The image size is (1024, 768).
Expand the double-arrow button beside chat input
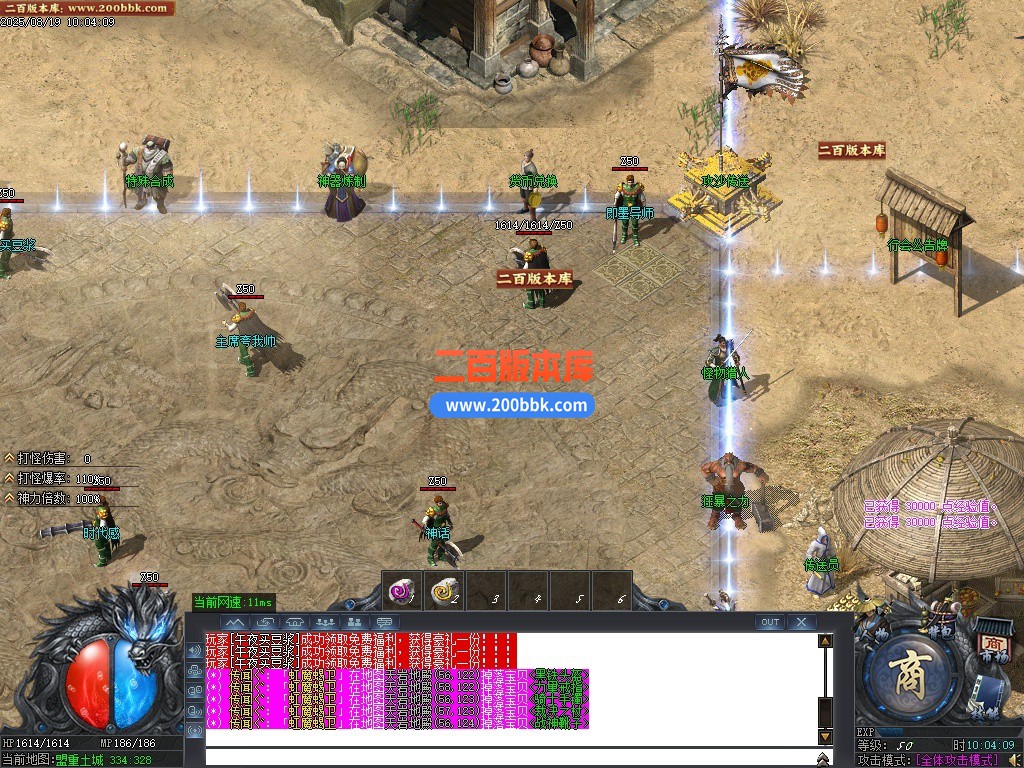pos(825,759)
